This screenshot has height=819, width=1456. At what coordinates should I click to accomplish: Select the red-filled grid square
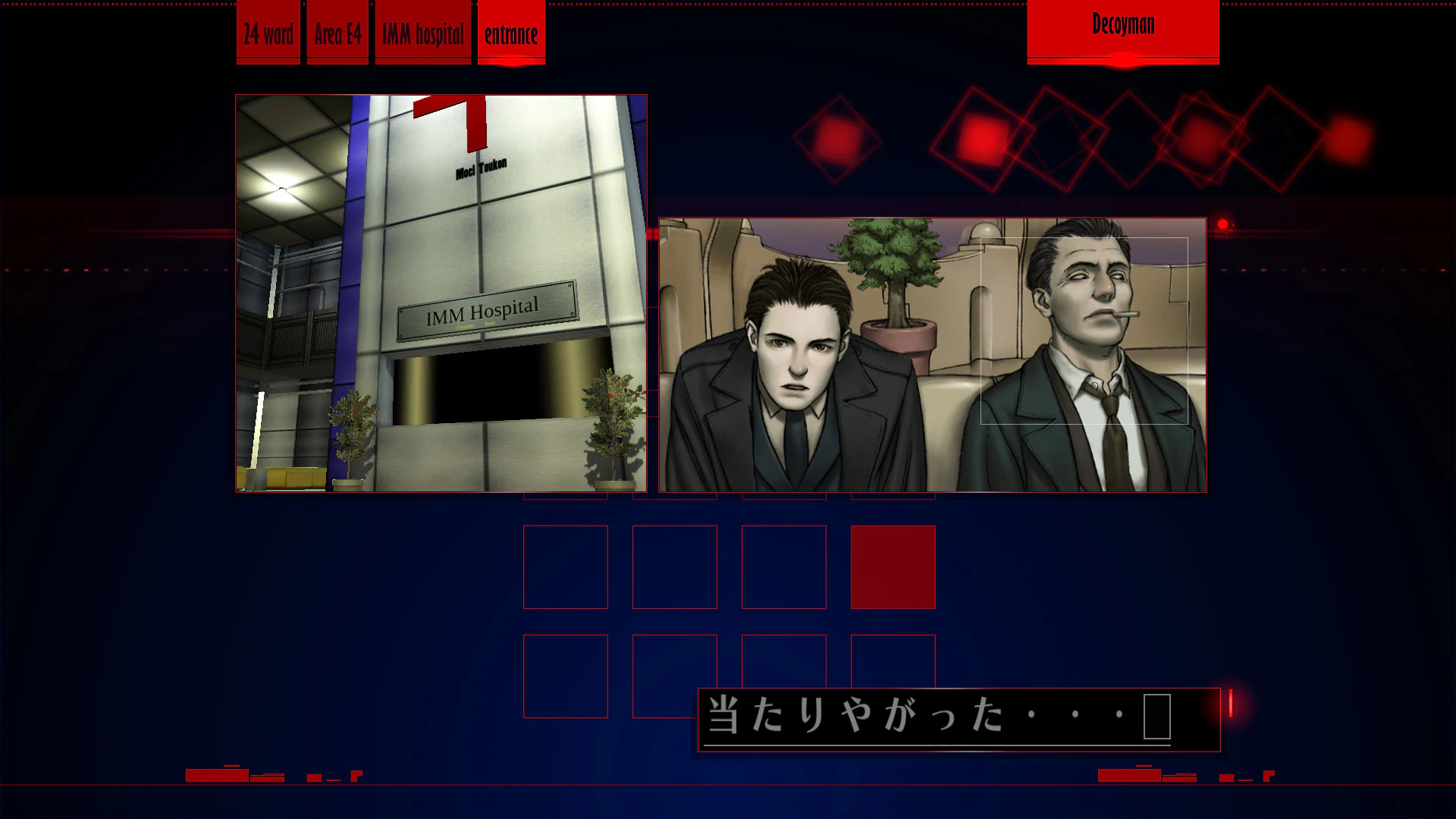[x=892, y=566]
